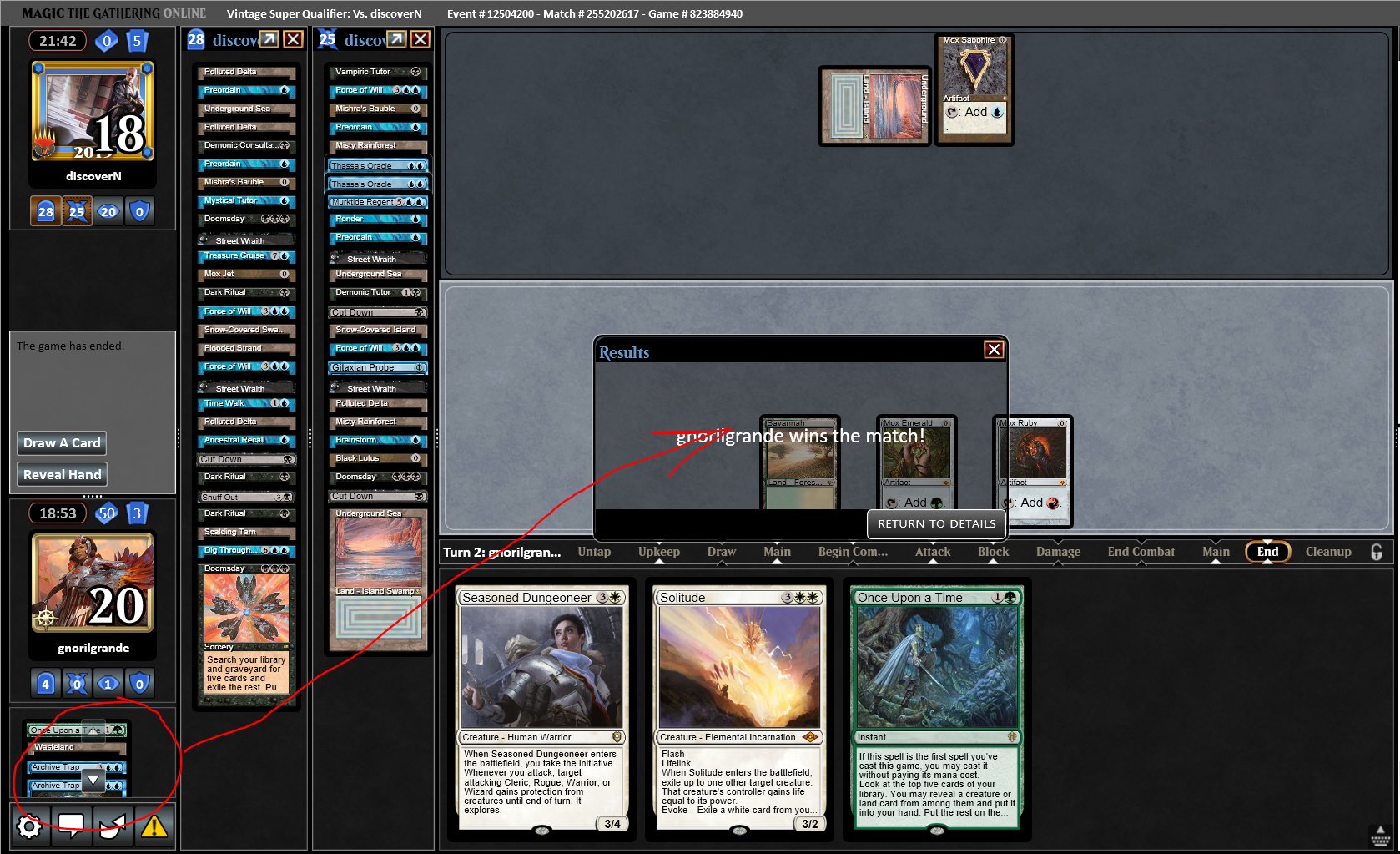This screenshot has height=854, width=1400.
Task: Select the Untap phase on the phase bar
Action: [594, 552]
